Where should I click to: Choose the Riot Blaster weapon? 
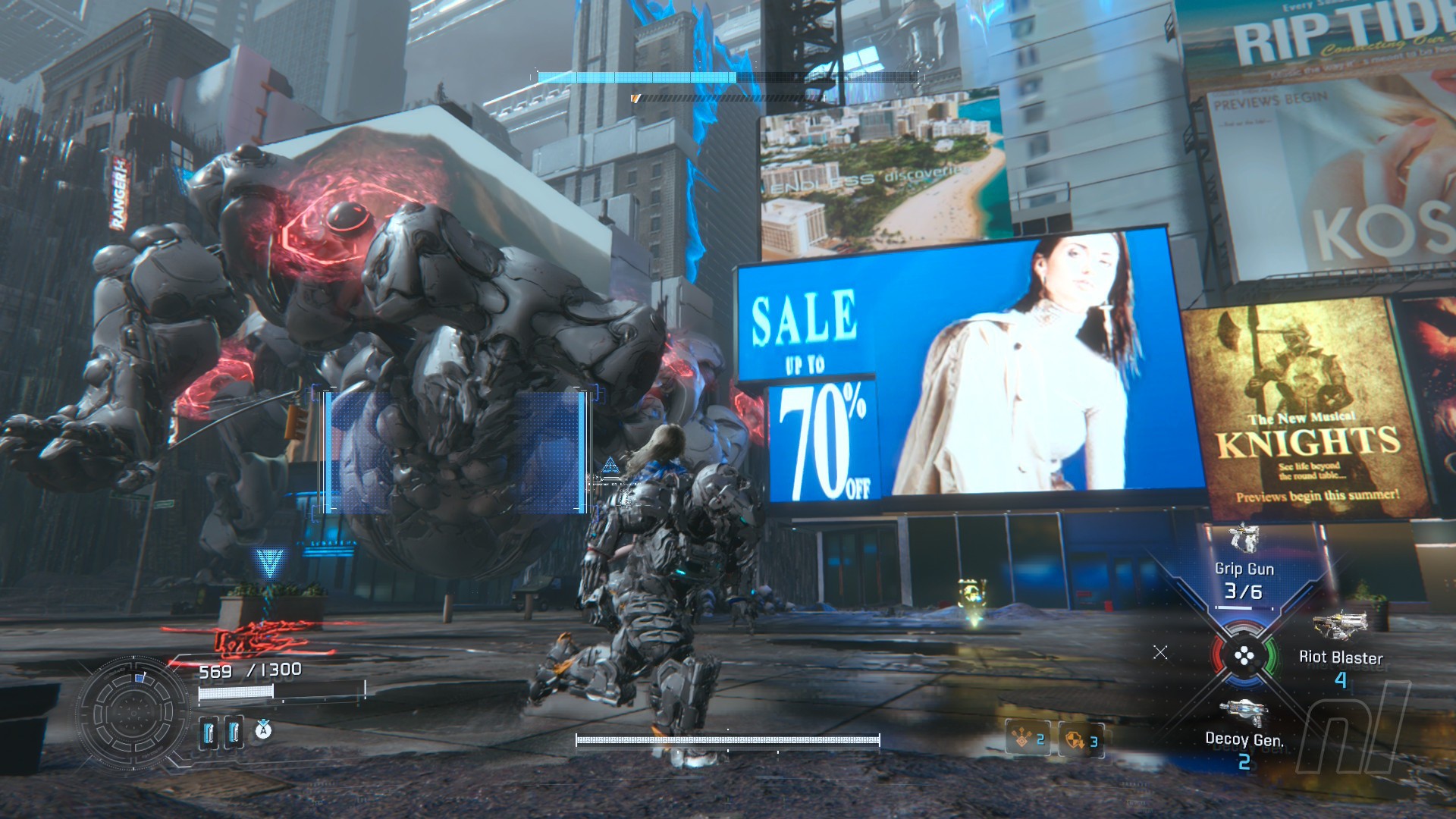1340,651
